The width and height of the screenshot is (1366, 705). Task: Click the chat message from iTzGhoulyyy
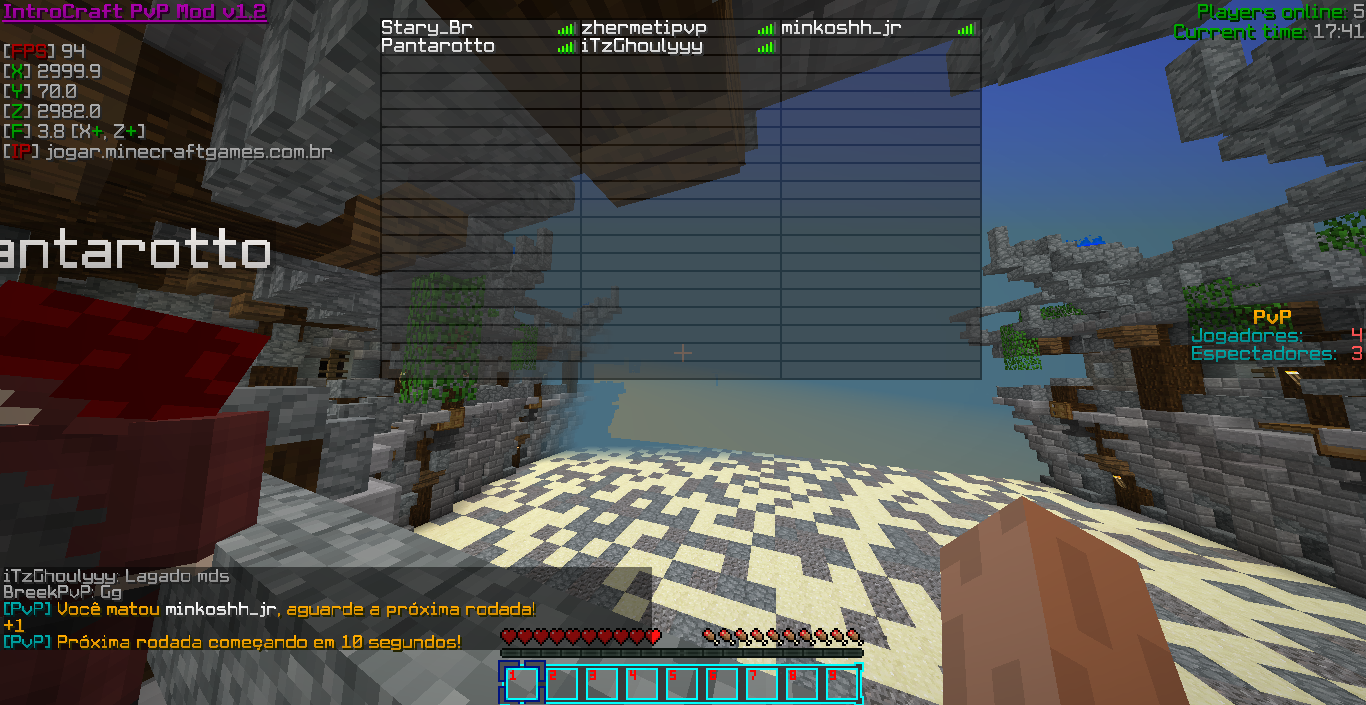click(116, 576)
